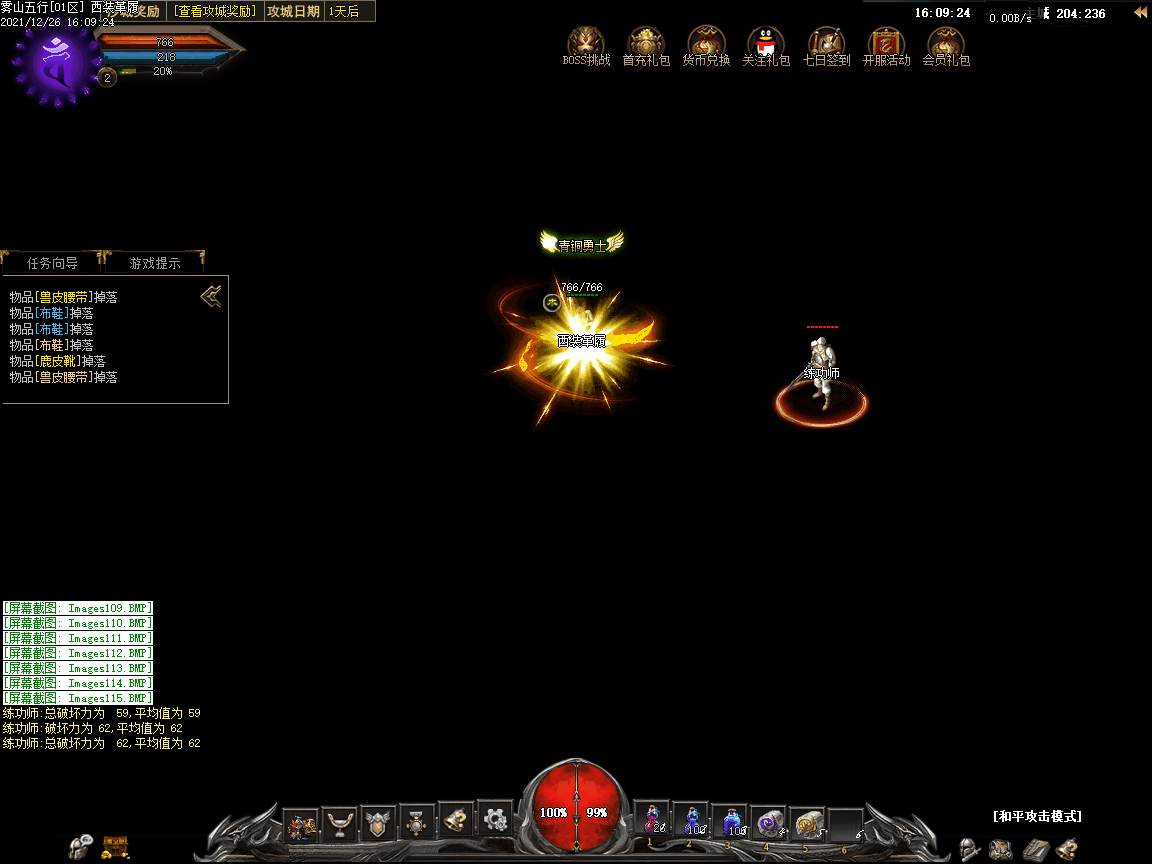Screen dimensions: 1152x864
Task: Open the BOSS挑战 icon
Action: pyautogui.click(x=586, y=44)
